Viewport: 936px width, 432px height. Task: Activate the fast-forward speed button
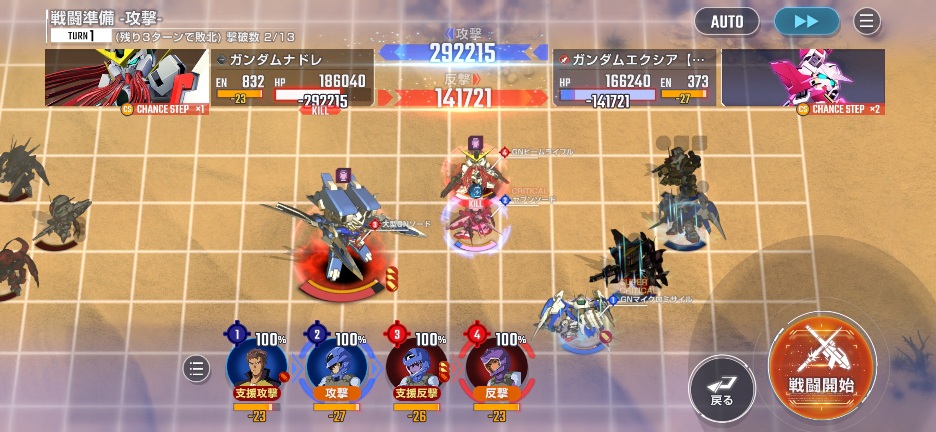(x=806, y=21)
